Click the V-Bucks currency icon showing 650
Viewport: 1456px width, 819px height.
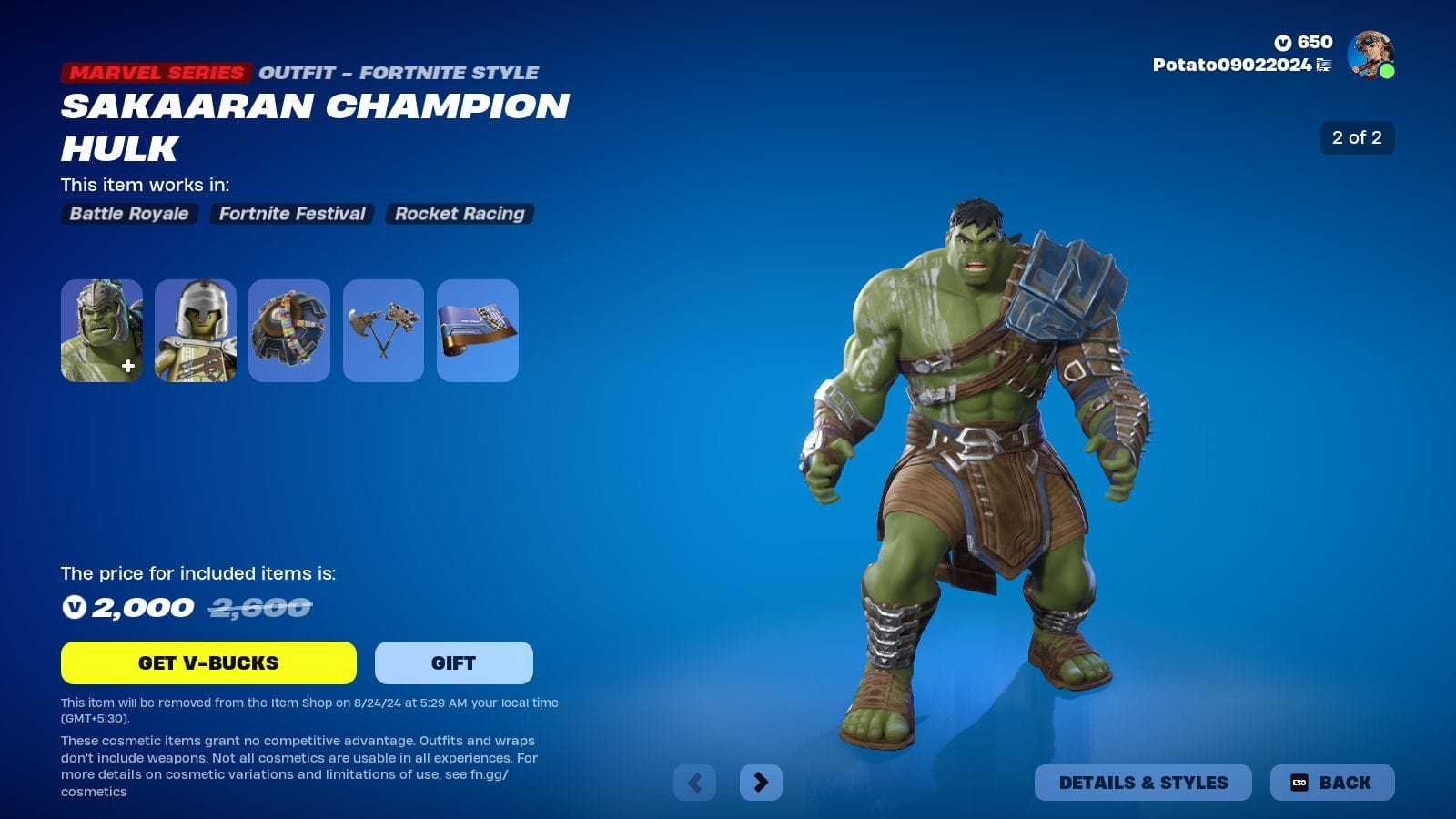point(1281,41)
